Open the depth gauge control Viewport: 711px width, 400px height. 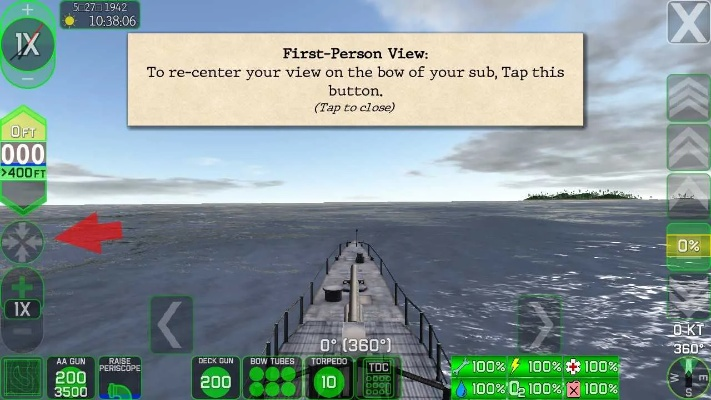[23, 156]
